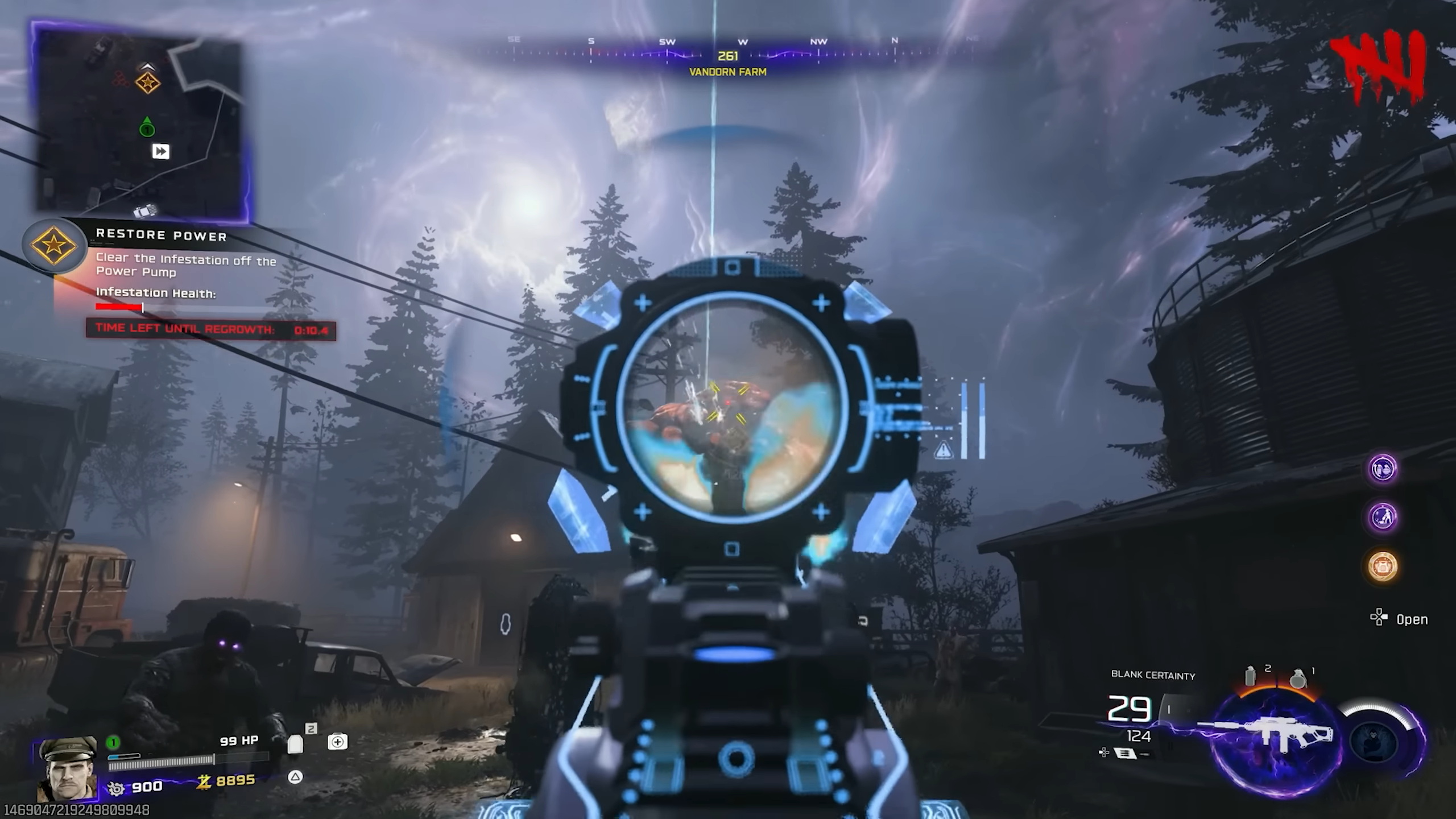Click the medkit icon beside the armor plate
The image size is (1456, 819).
(x=338, y=741)
